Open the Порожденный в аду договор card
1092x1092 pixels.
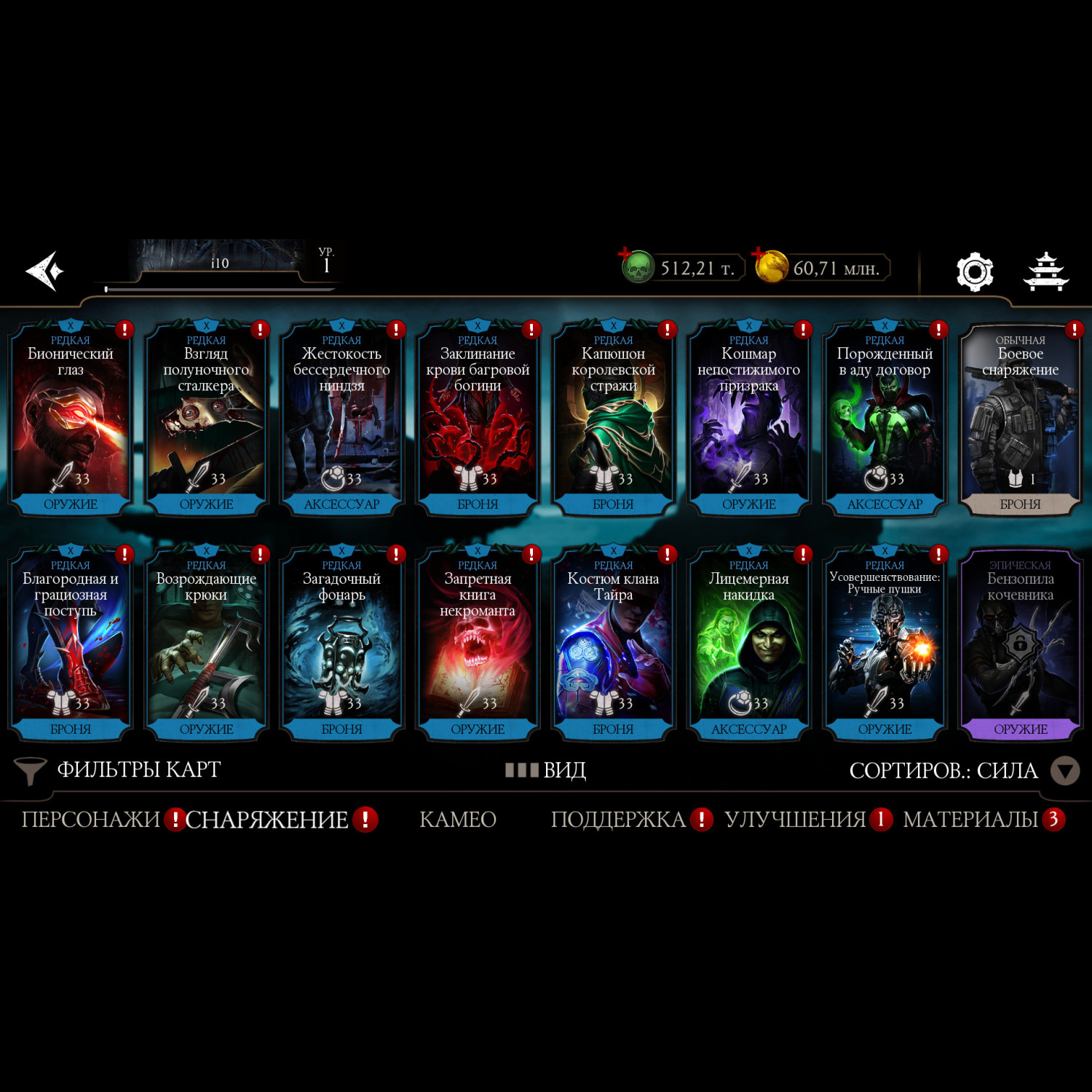pos(885,420)
